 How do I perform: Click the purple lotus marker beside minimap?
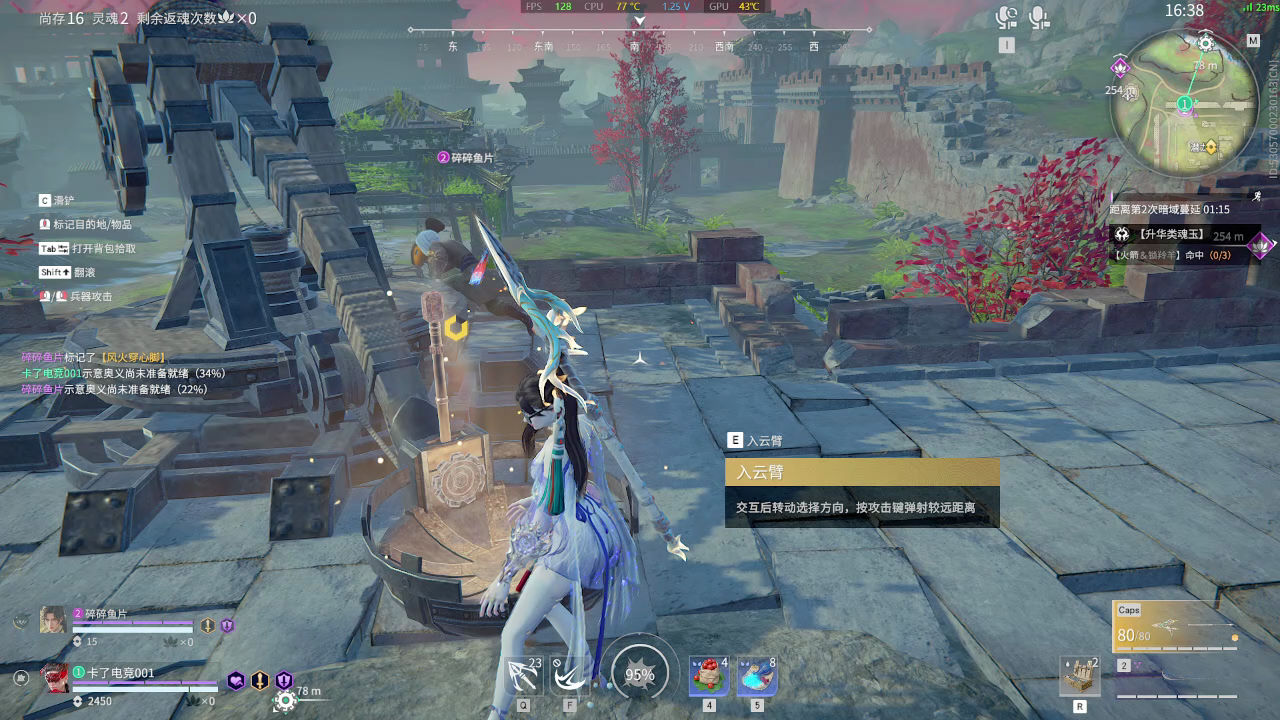(1120, 68)
